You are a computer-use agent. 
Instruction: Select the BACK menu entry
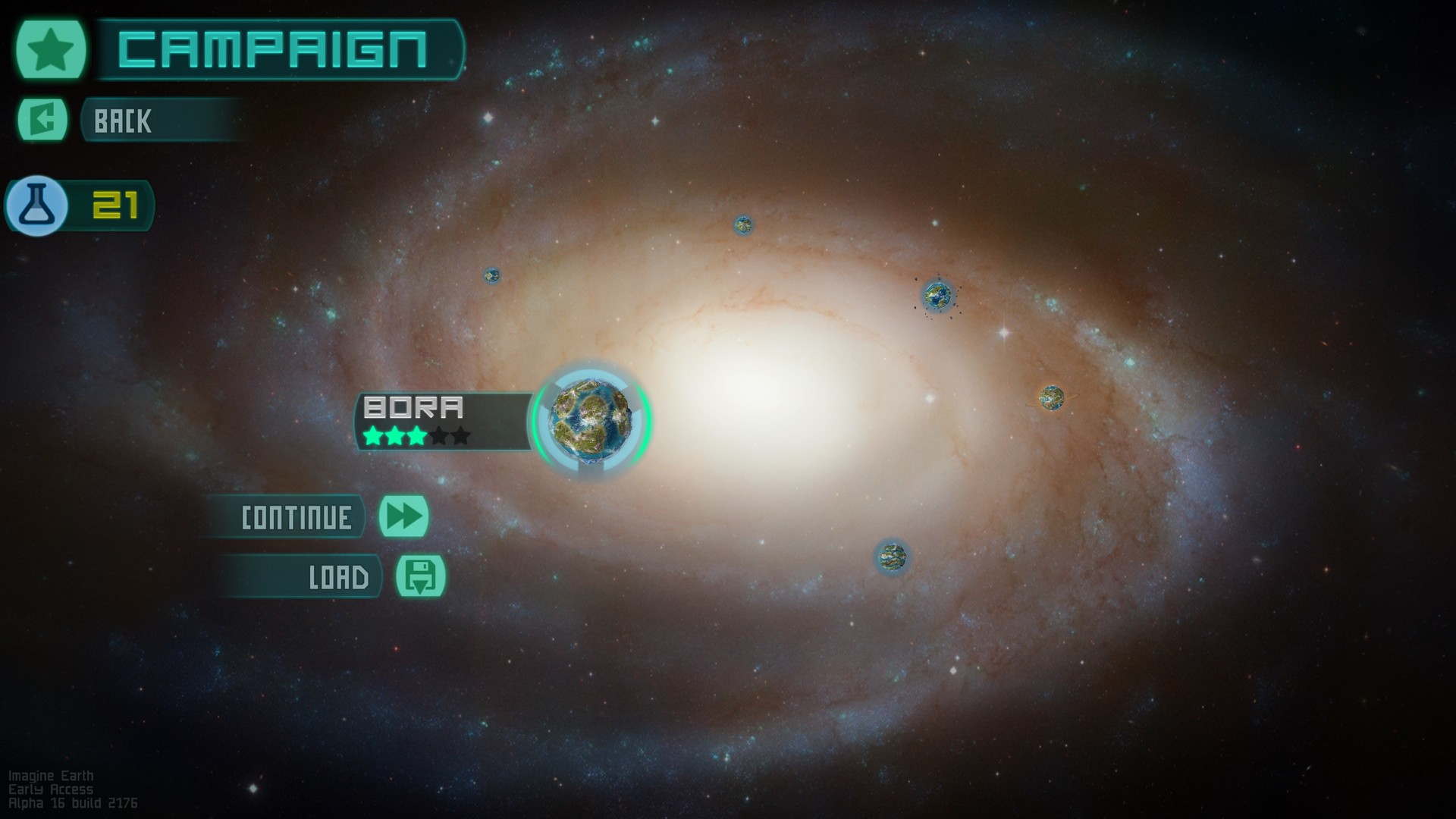152,120
